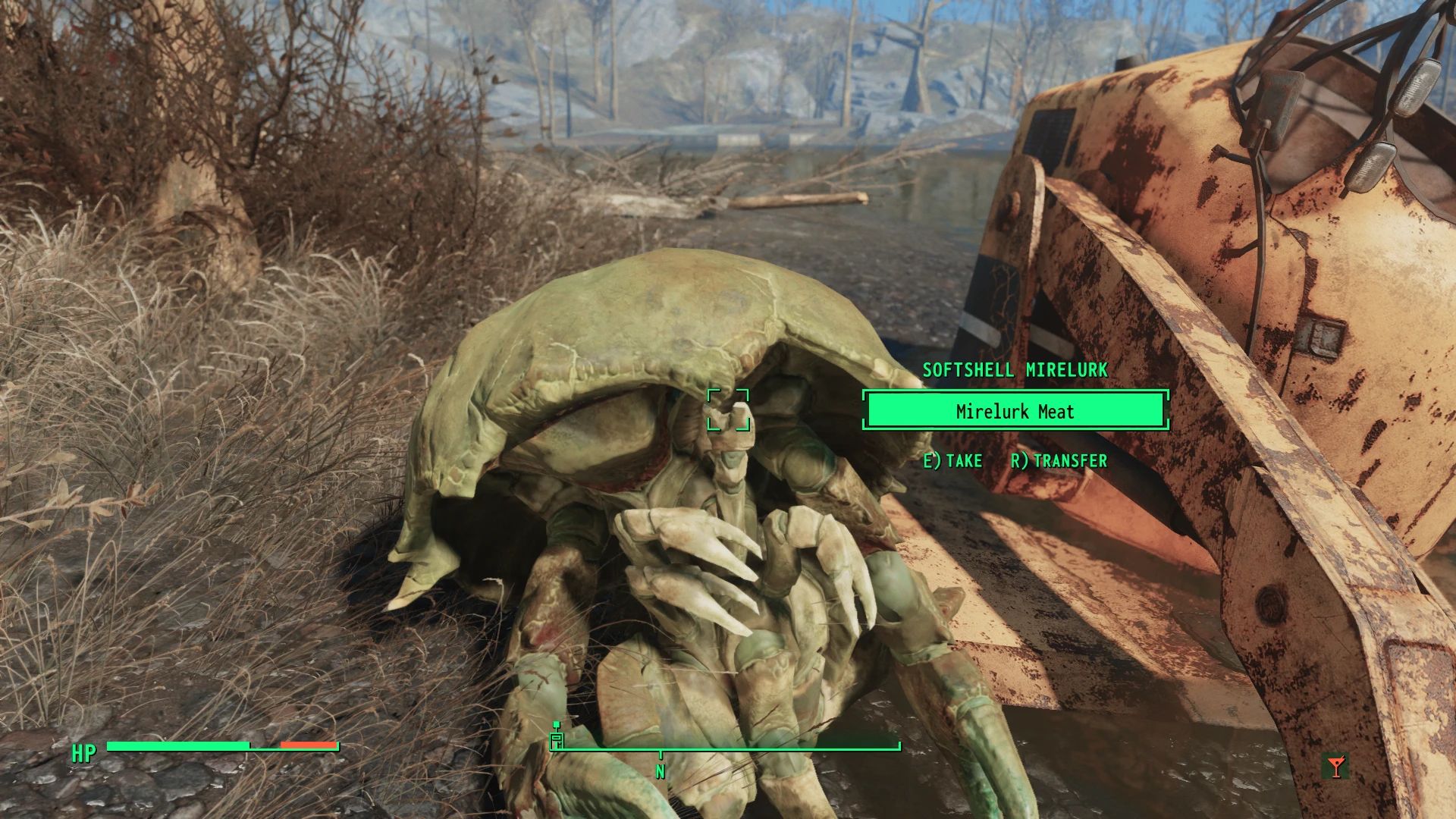Click the small settlement marker above the compass bar

click(557, 725)
